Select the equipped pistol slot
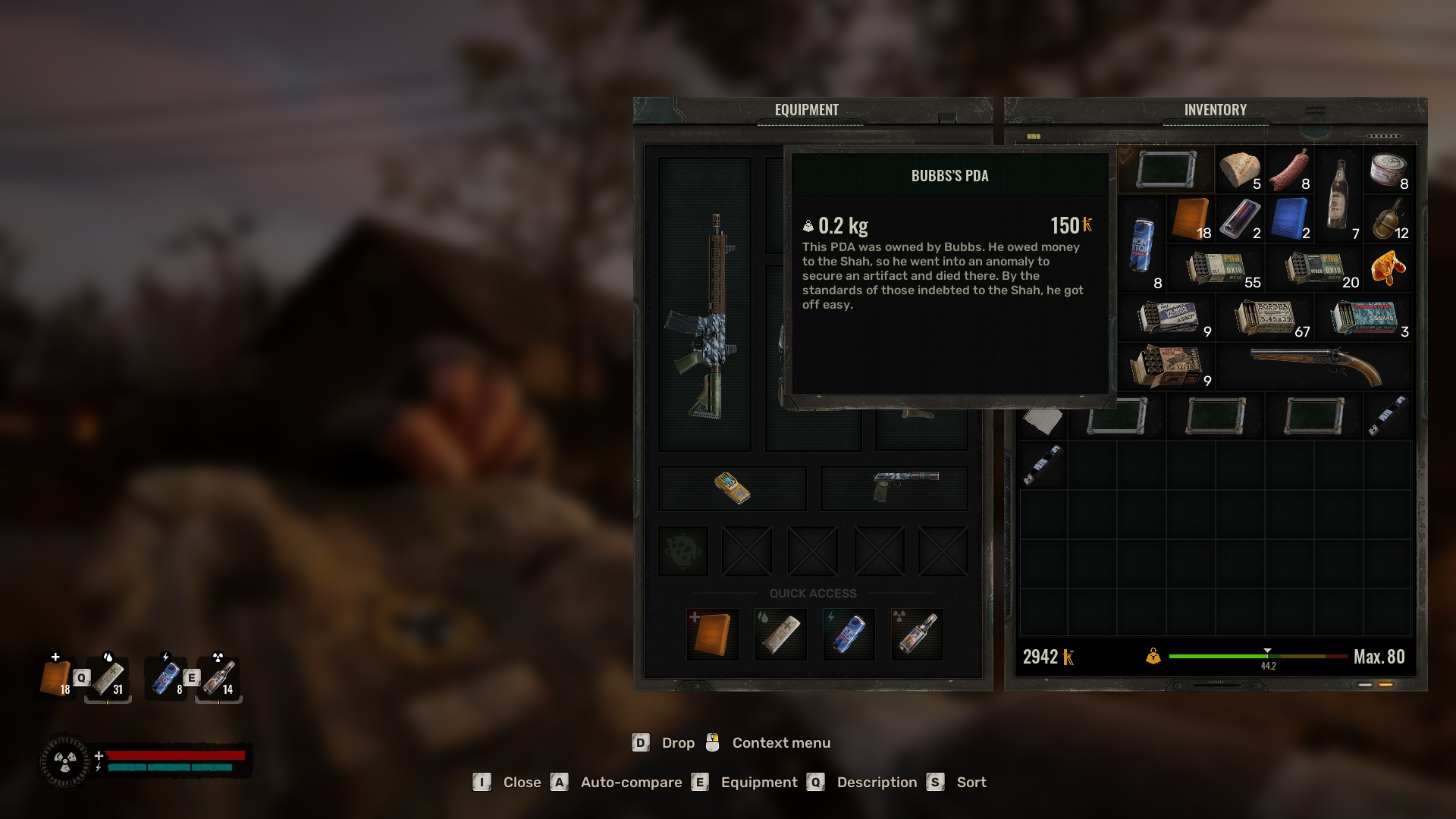The image size is (1456, 819). click(x=894, y=488)
